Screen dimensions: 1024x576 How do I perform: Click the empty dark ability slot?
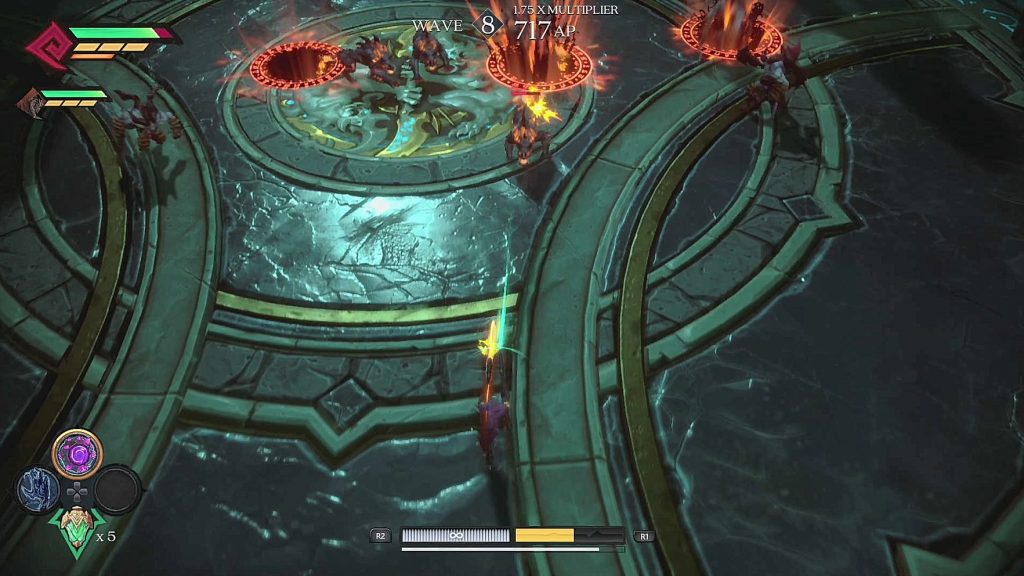point(117,489)
